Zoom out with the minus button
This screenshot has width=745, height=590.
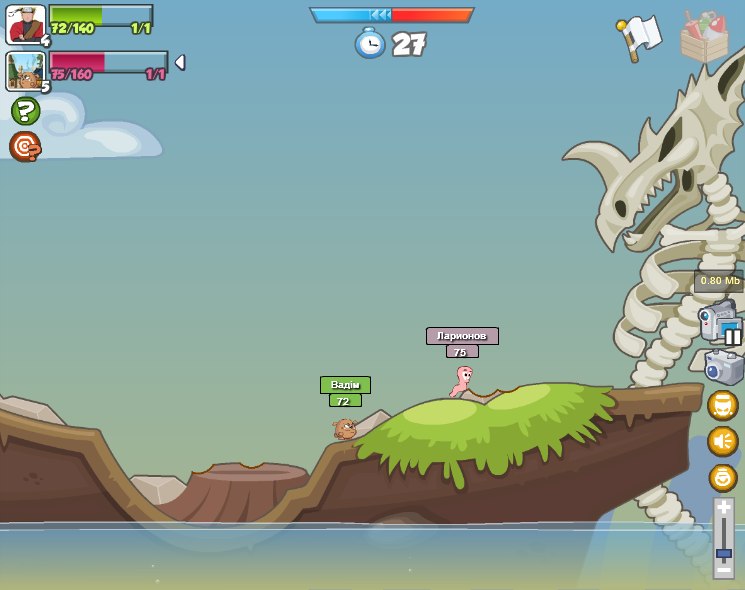(723, 570)
